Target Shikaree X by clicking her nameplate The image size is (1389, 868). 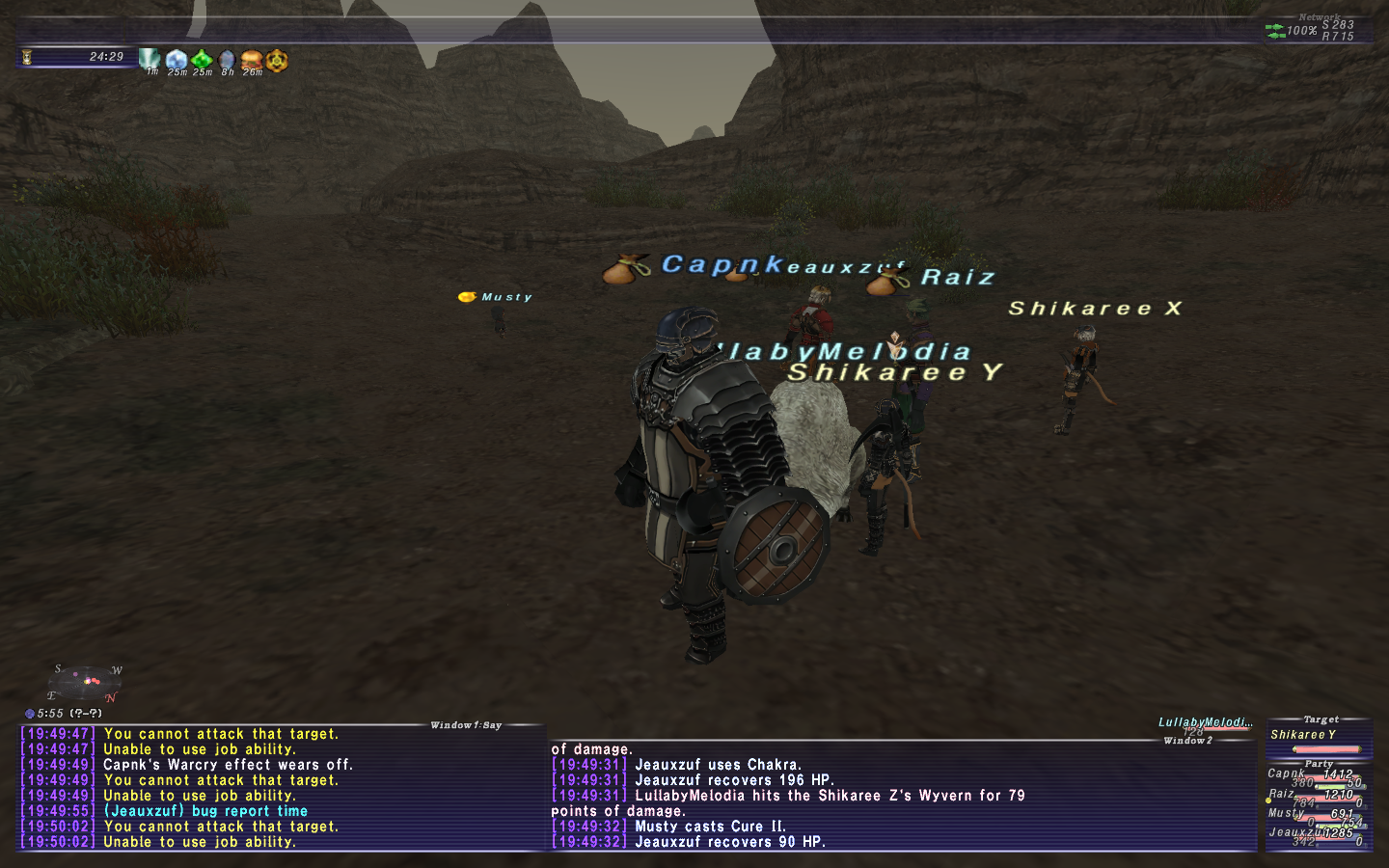pos(1095,309)
